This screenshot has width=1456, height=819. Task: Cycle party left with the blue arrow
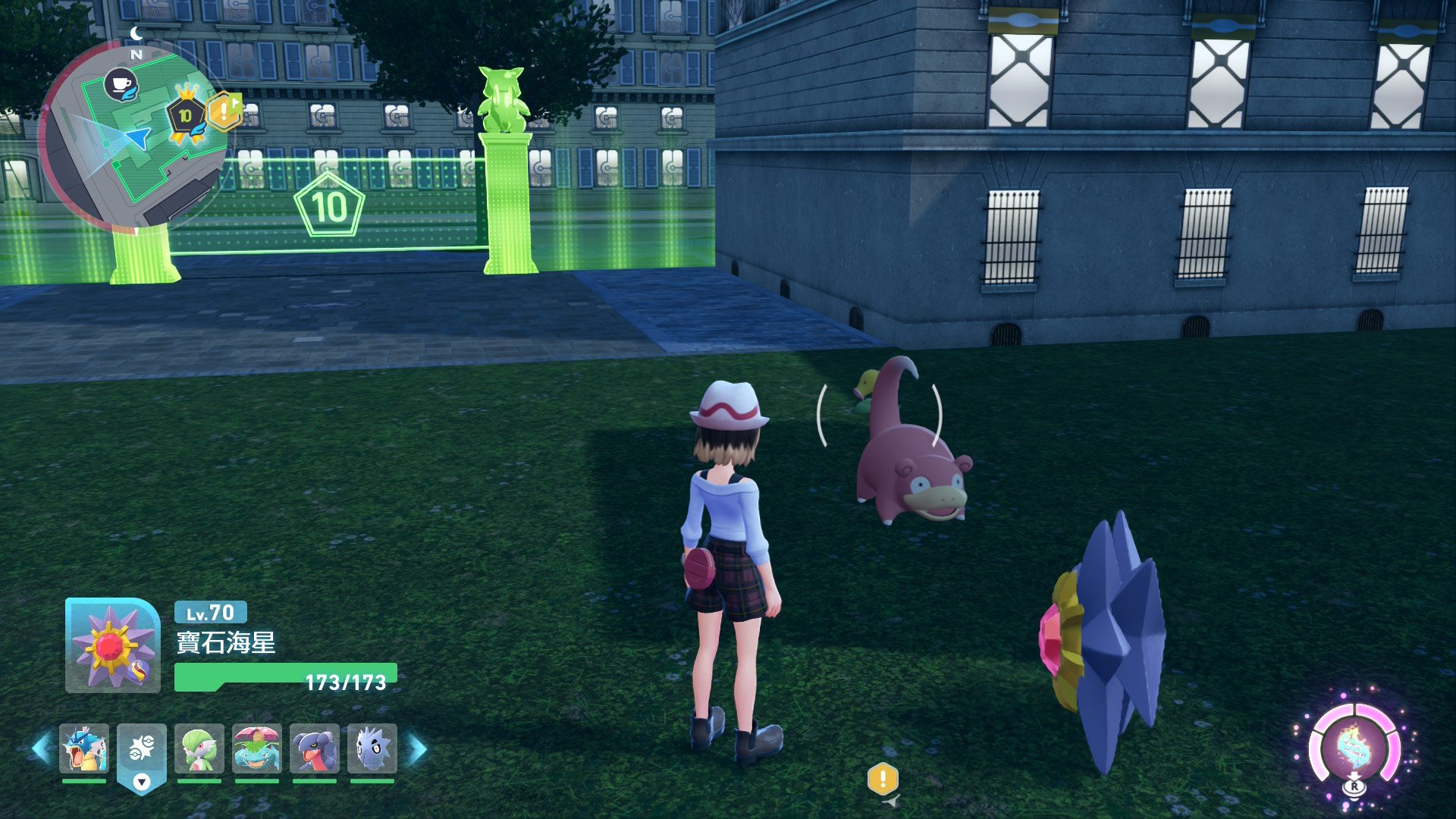point(42,748)
